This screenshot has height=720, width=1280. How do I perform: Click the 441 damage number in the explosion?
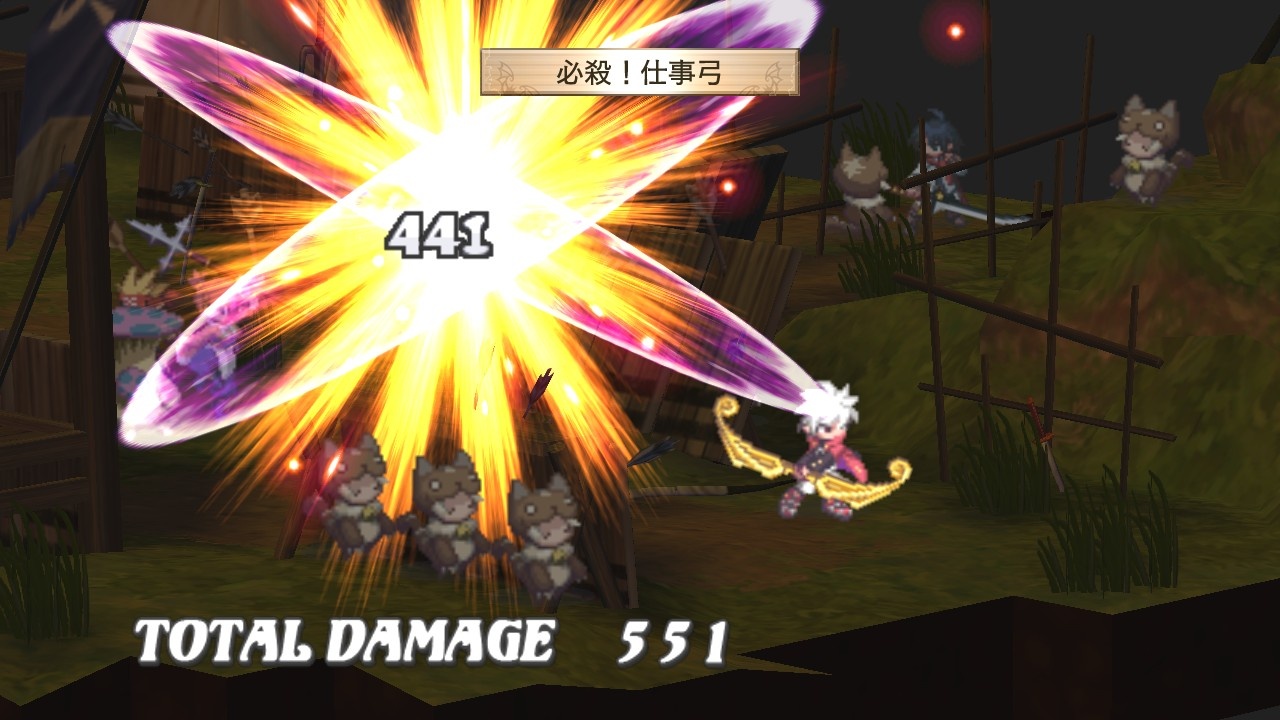(x=440, y=232)
